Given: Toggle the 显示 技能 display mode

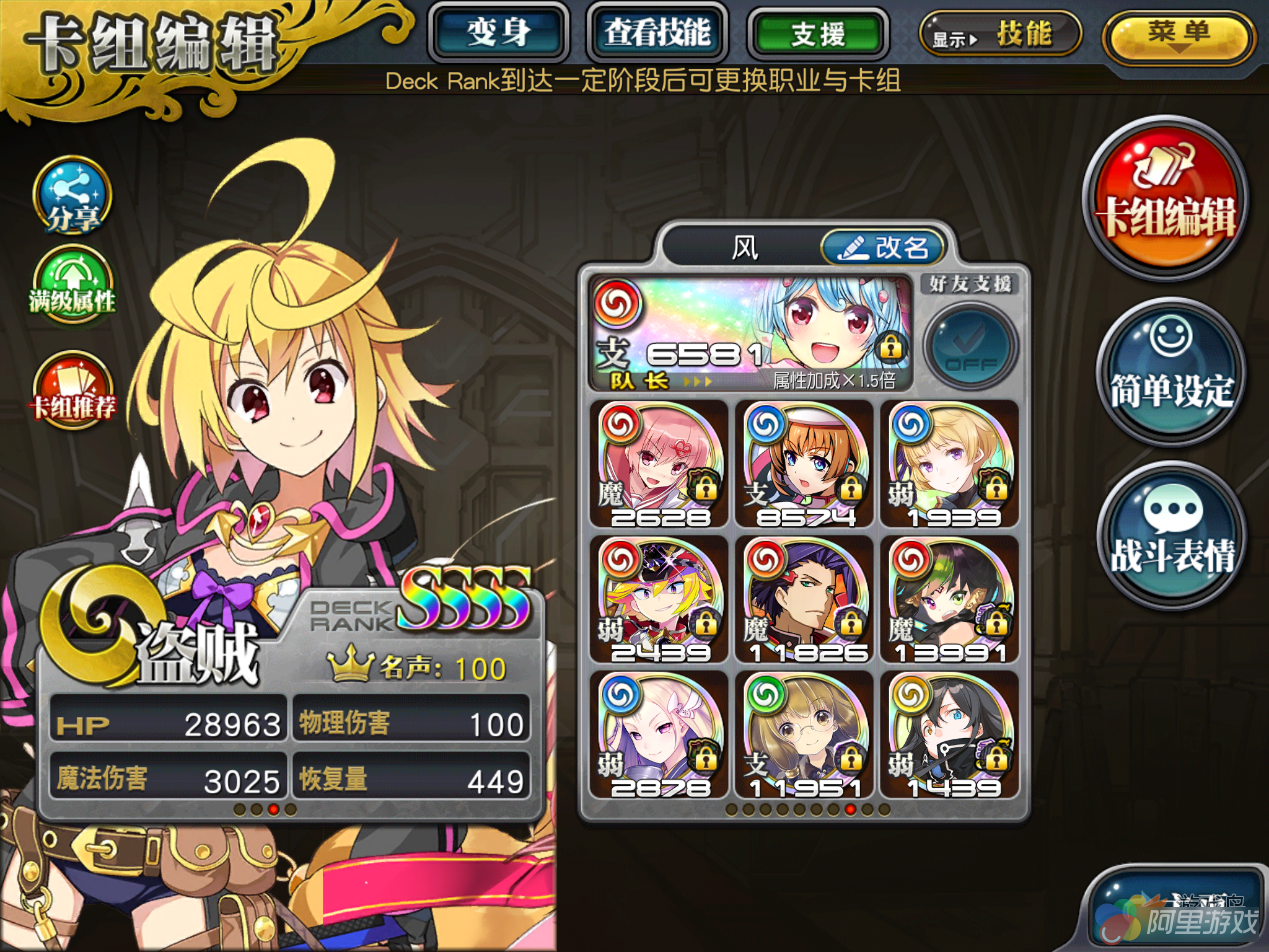Looking at the screenshot, I should [x=1000, y=34].
